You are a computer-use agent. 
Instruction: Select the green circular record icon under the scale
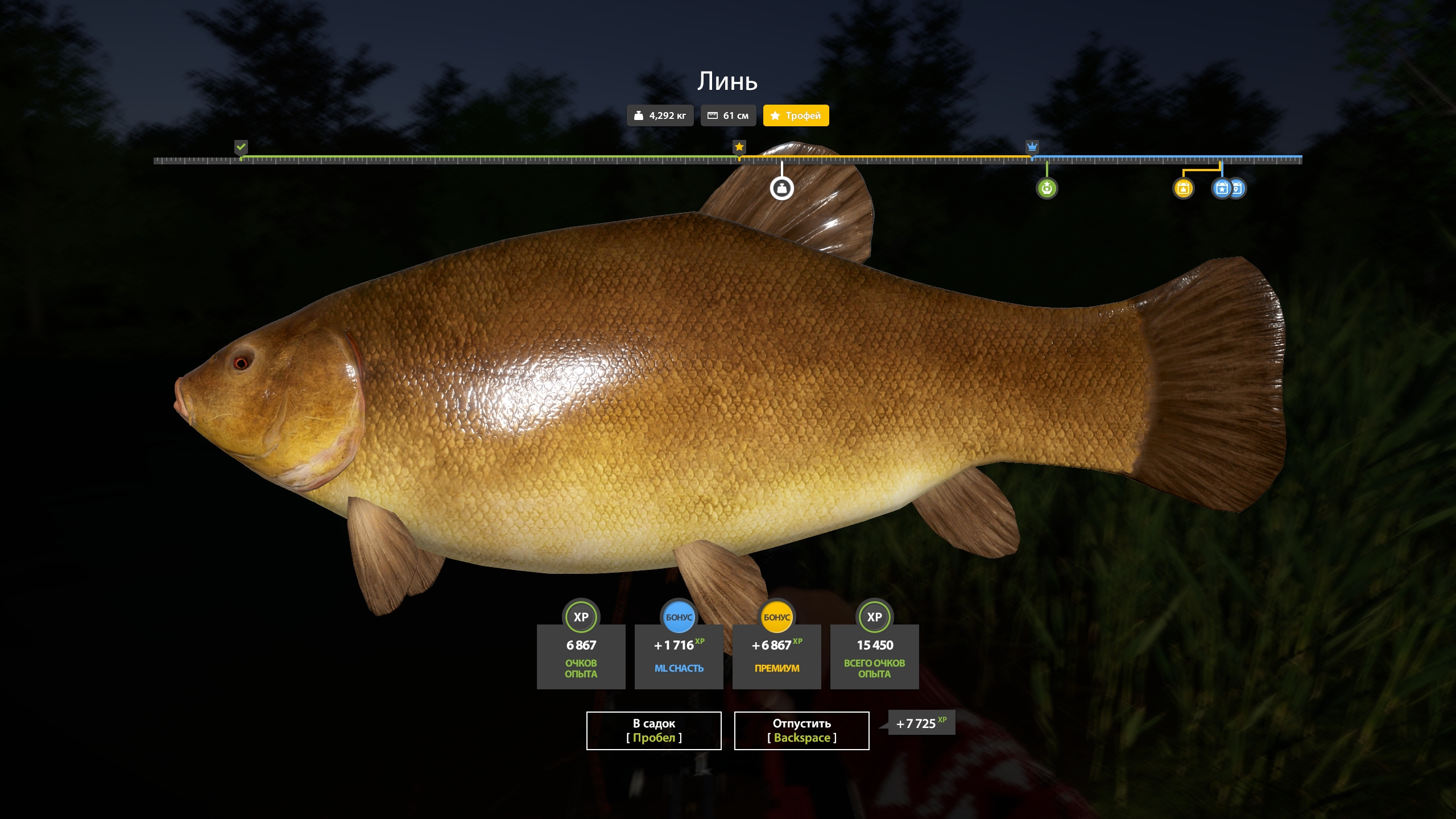pos(1046,188)
